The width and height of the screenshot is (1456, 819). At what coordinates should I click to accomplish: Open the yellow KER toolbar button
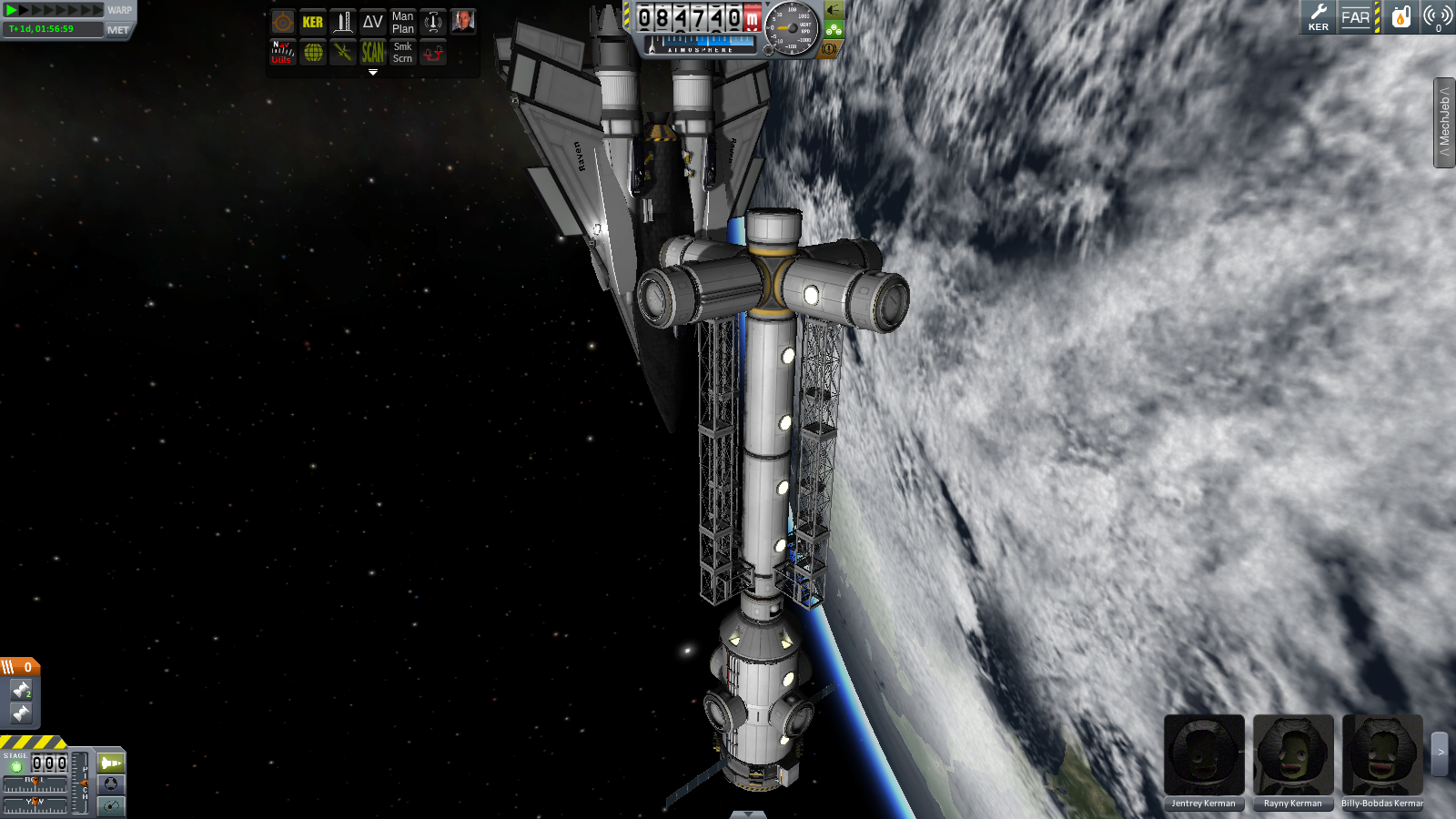tap(312, 22)
